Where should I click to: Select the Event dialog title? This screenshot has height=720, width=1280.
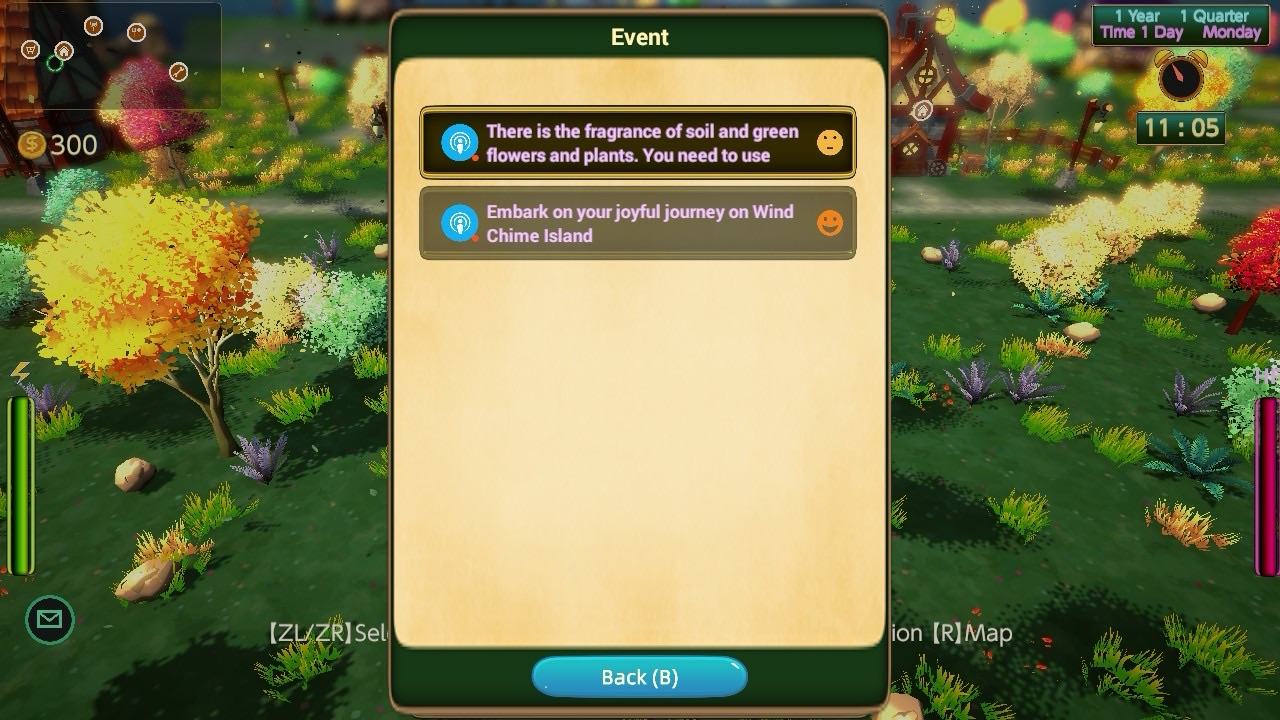pyautogui.click(x=639, y=37)
